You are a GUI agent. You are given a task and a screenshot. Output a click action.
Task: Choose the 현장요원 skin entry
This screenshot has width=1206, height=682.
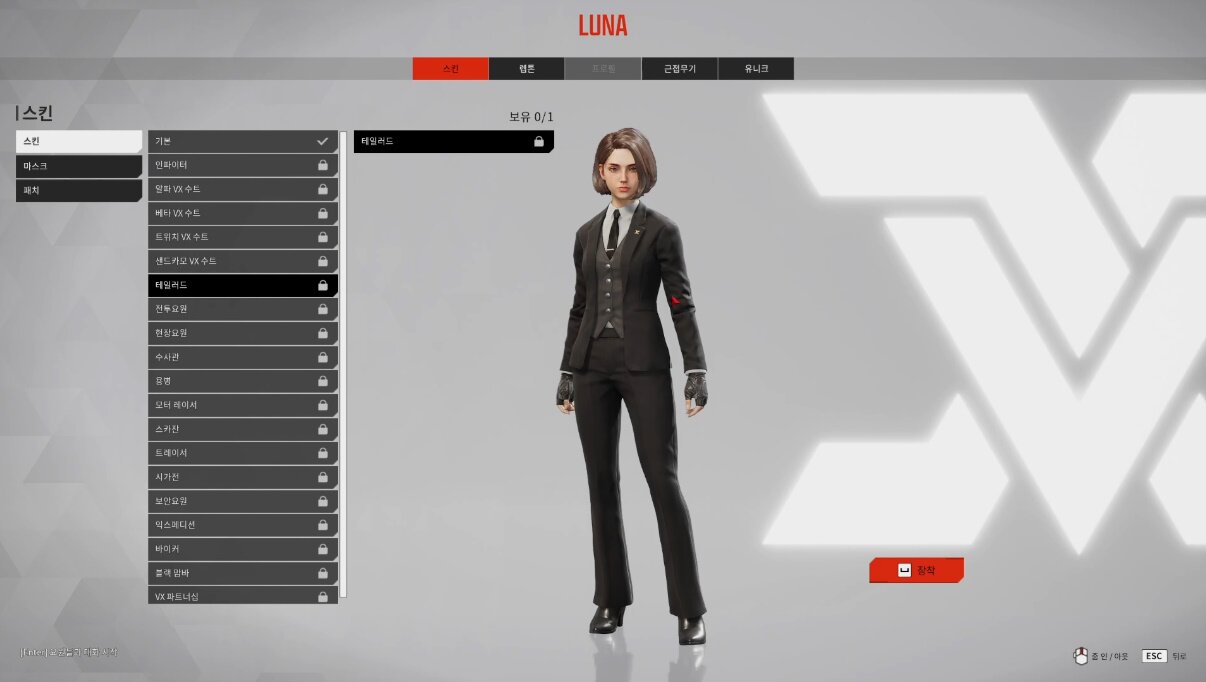tap(242, 333)
